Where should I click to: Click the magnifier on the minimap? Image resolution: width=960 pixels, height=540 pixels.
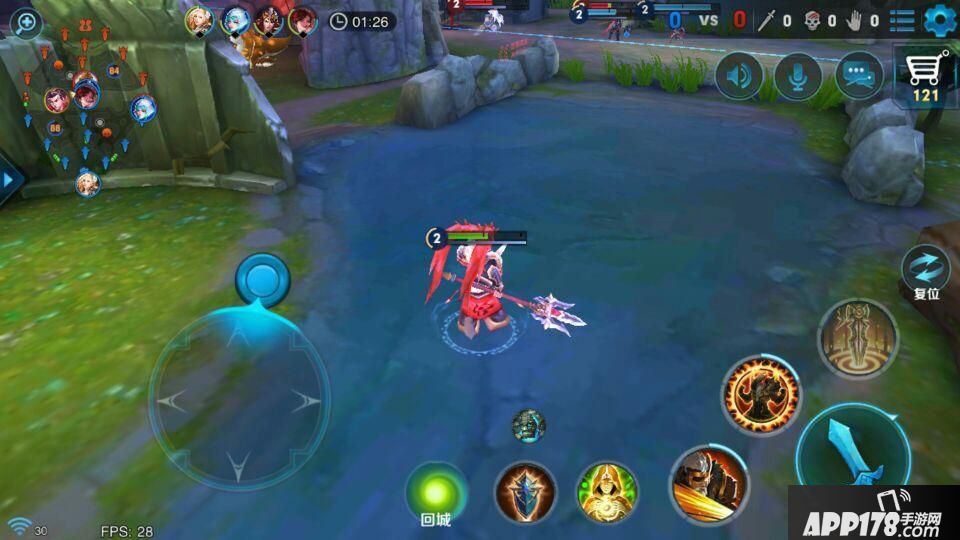[25, 24]
